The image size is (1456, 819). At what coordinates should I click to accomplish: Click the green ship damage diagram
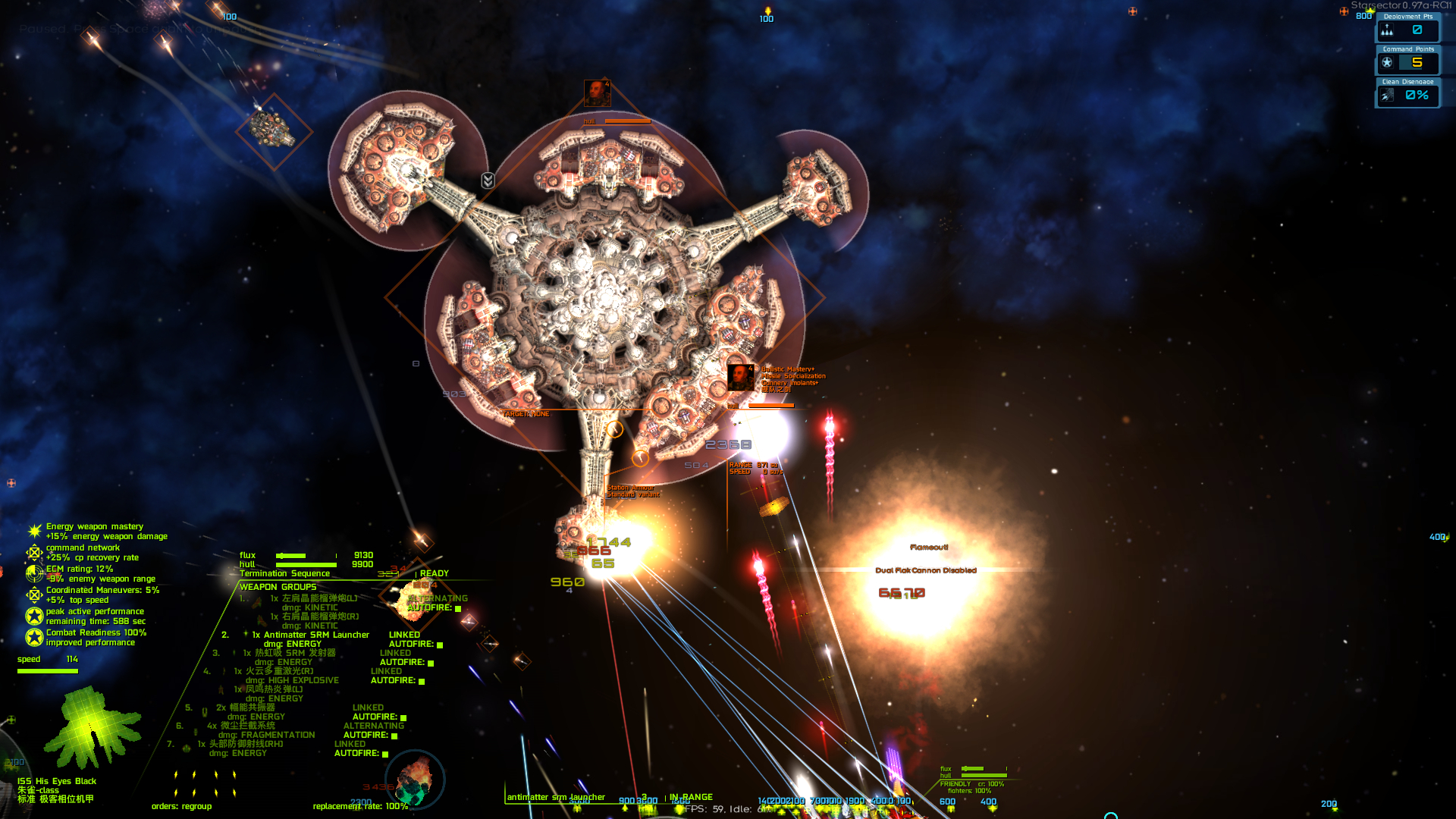tap(91, 728)
